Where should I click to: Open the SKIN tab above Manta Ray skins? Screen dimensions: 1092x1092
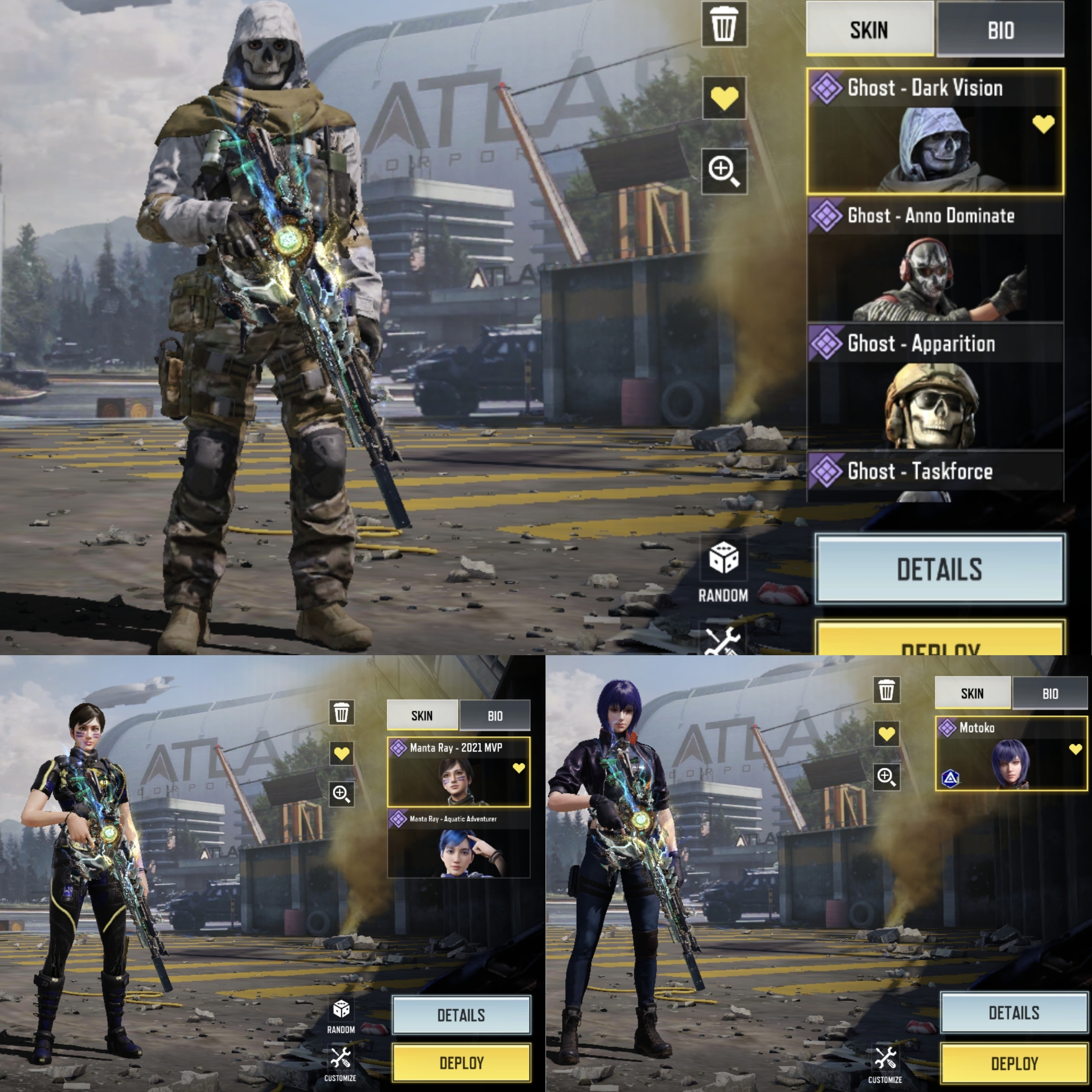tap(422, 715)
